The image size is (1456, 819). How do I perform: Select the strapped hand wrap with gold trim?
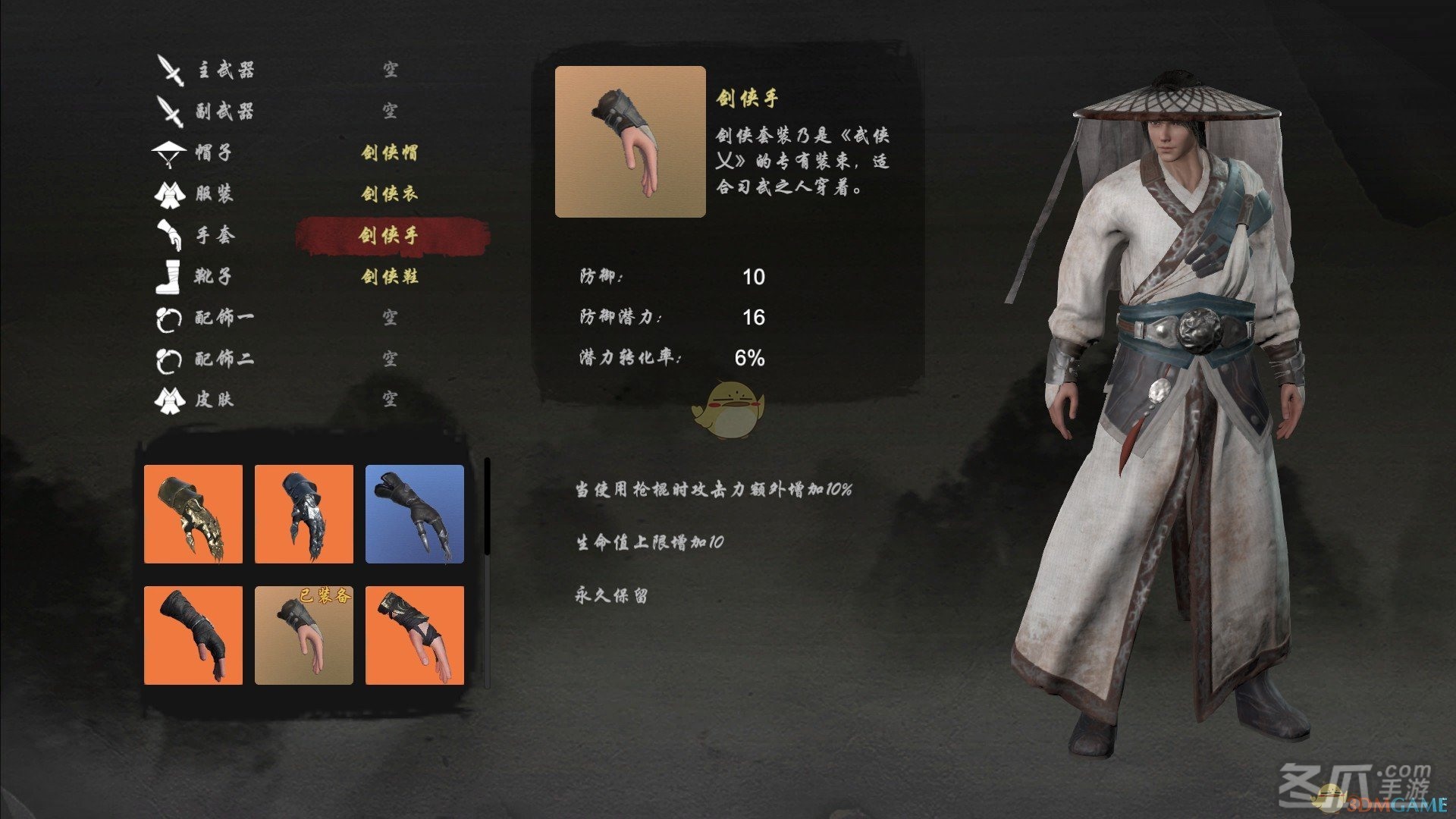415,635
